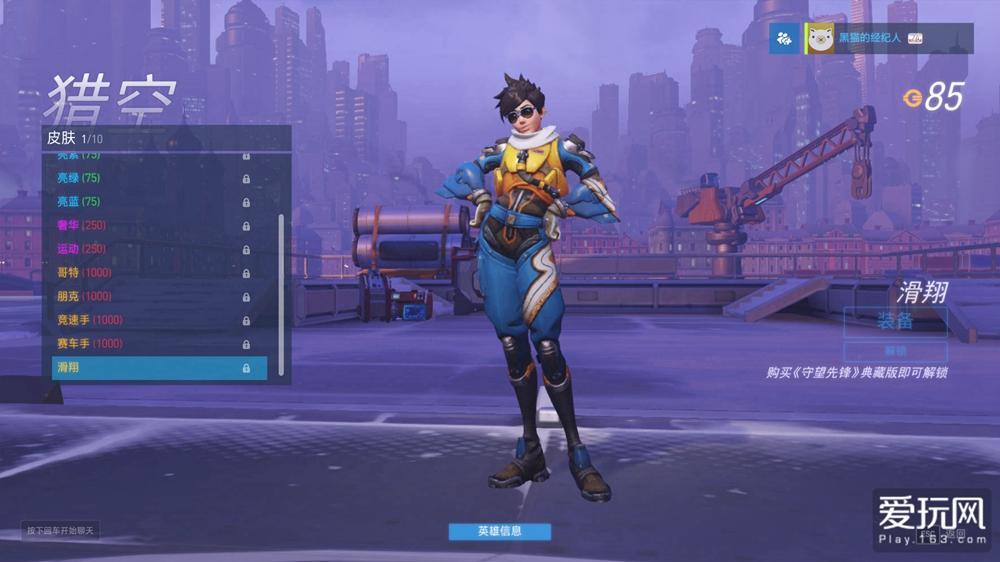
Task: Choose the 亮蓝 (75) skin entry
Action: (x=150, y=202)
